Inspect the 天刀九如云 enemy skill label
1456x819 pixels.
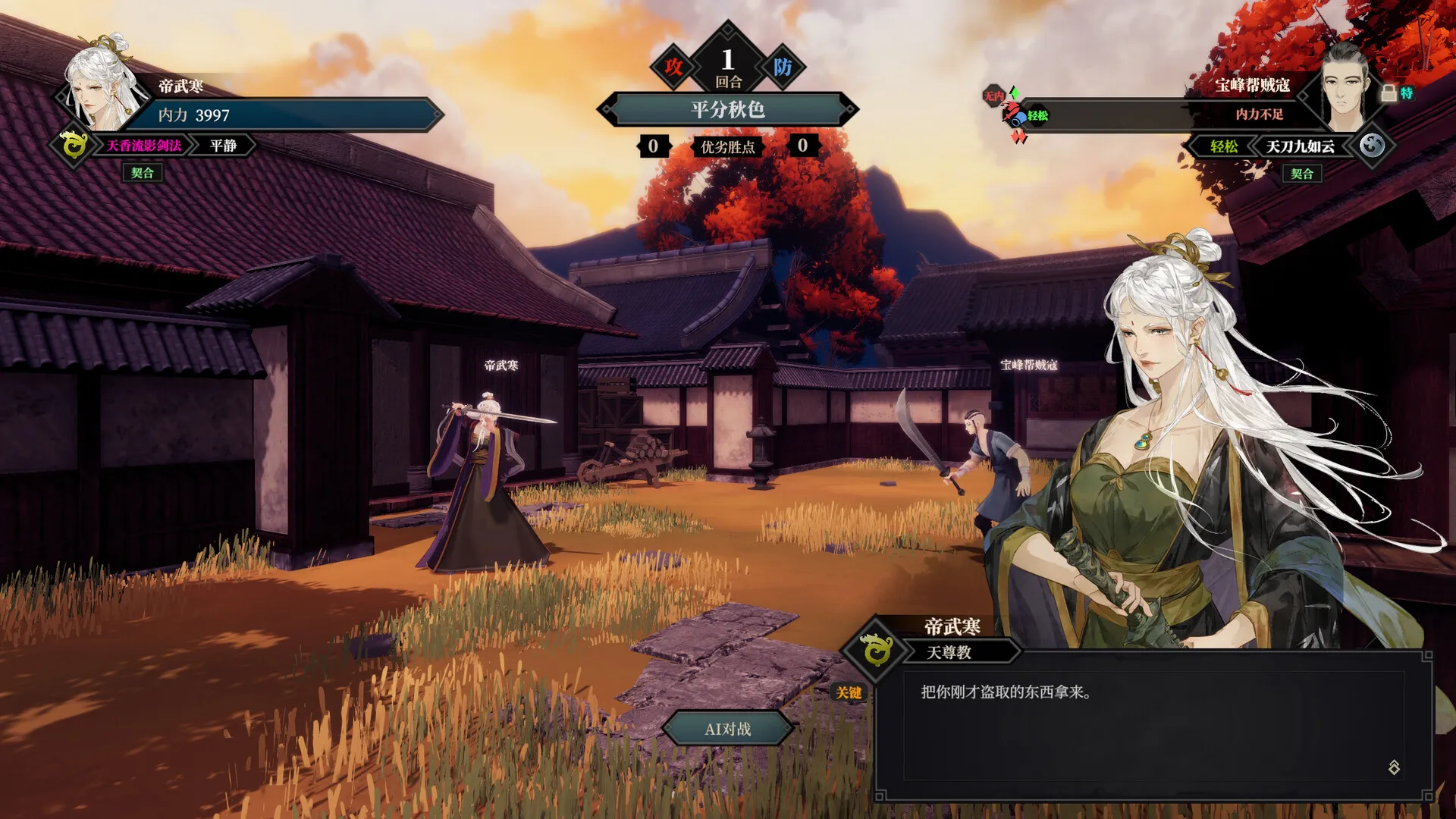pyautogui.click(x=1300, y=146)
